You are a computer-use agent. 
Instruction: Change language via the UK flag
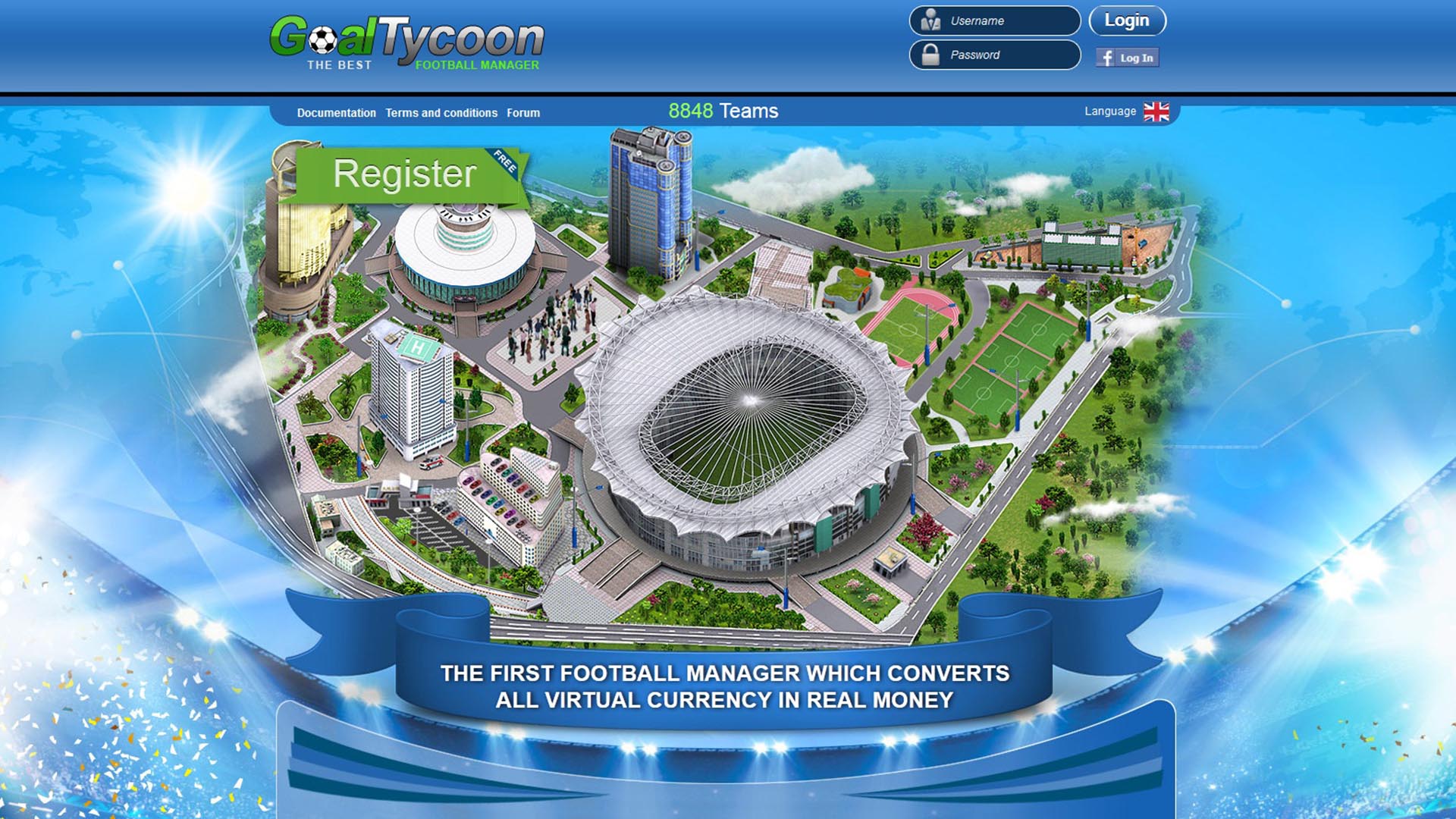(1156, 112)
